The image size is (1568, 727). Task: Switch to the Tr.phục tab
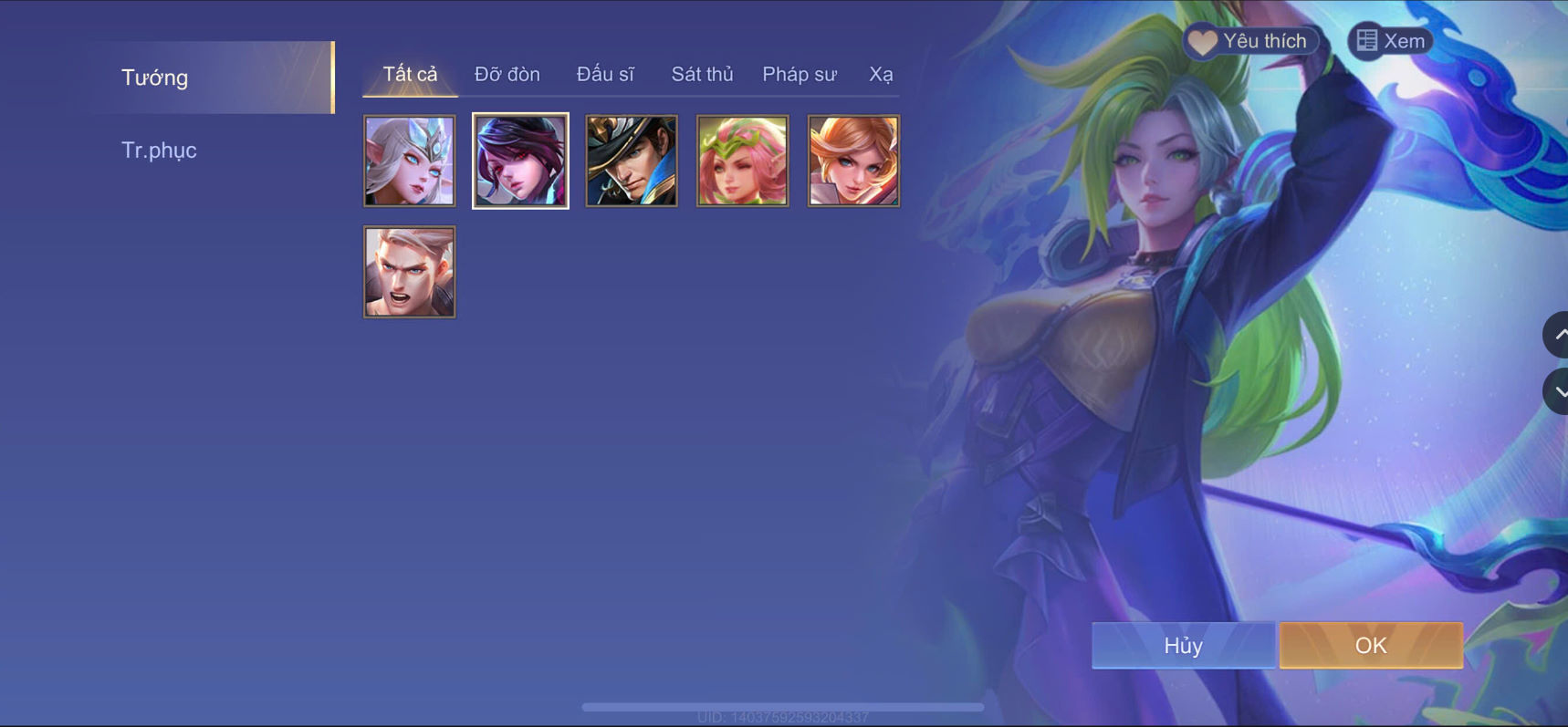[x=160, y=149]
